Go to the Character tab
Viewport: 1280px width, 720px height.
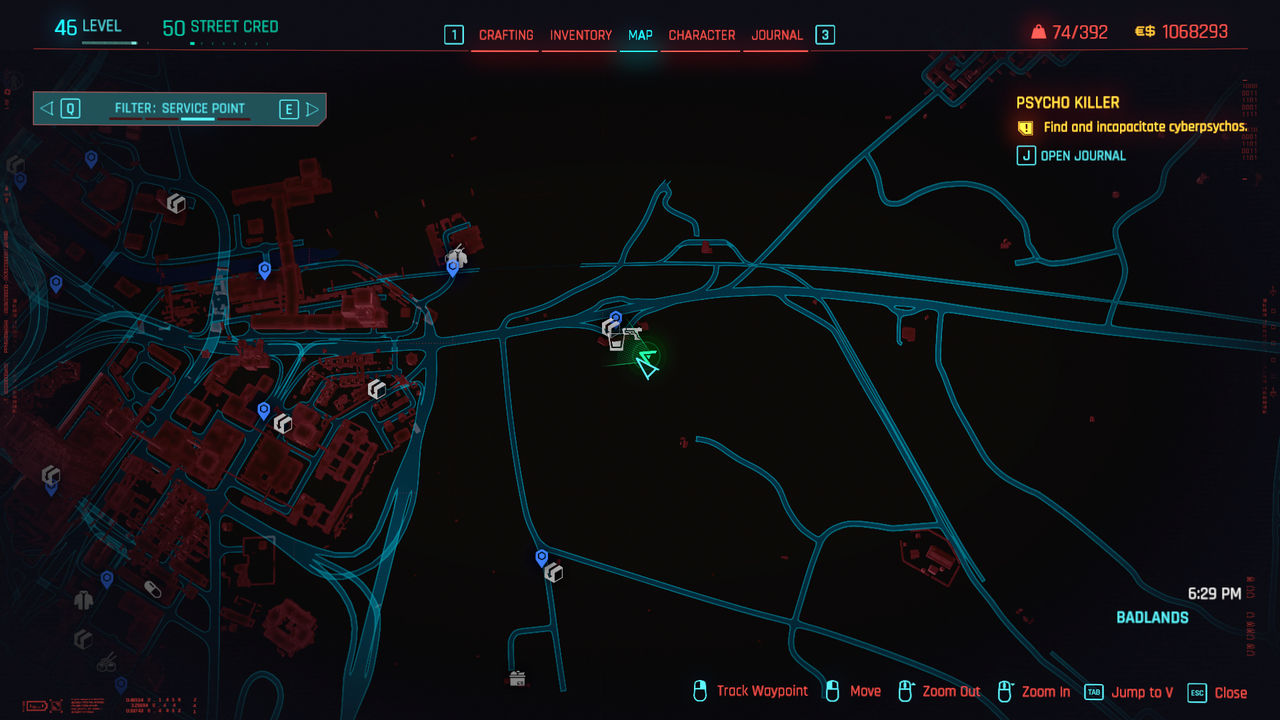(701, 35)
